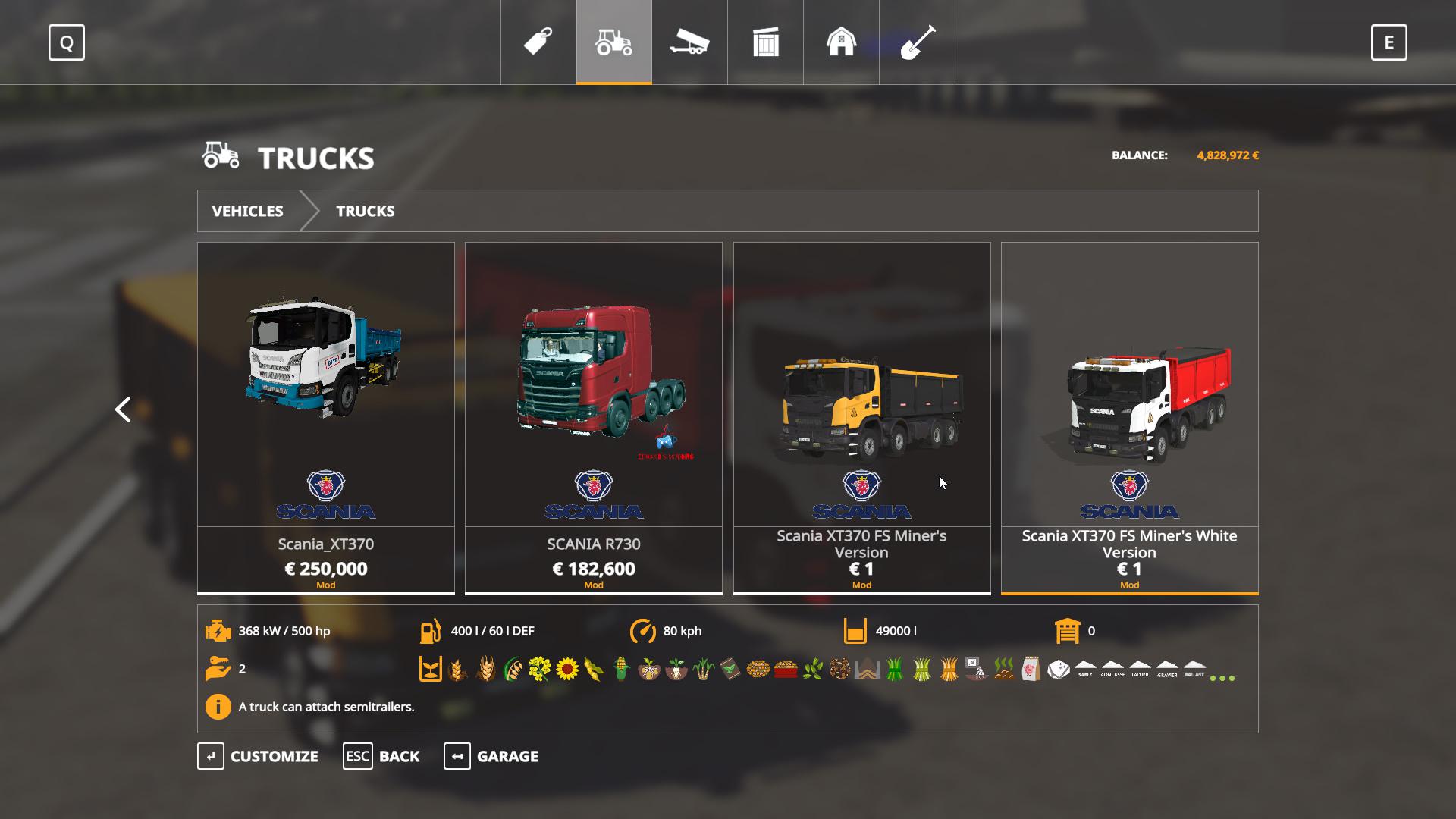The image size is (1456, 819).
Task: Choose the red SCANIA R730 truck
Action: [x=594, y=417]
